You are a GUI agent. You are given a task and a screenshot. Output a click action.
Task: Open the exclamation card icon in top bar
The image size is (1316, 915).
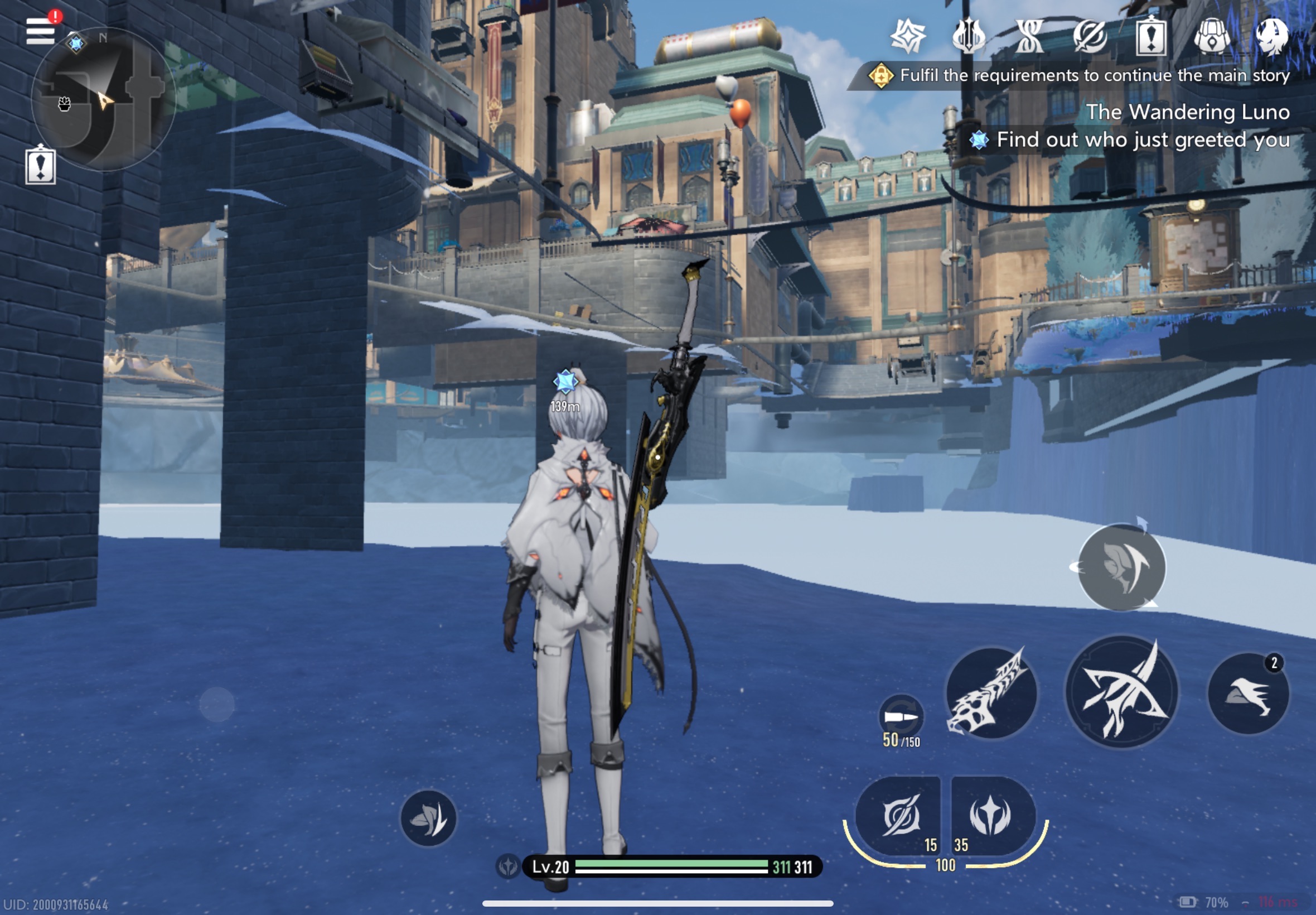click(1151, 36)
